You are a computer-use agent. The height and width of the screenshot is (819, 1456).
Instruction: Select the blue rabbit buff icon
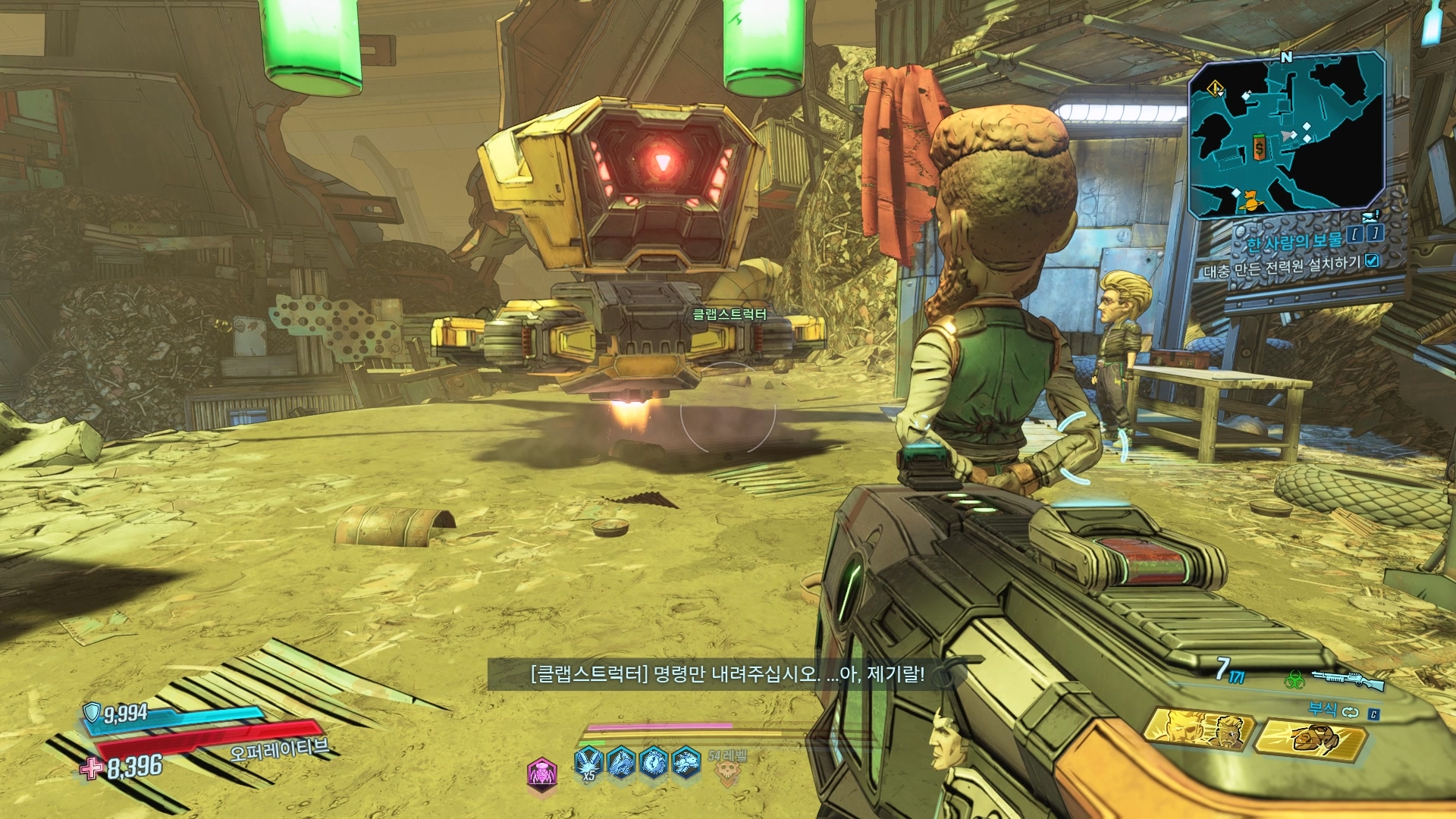tap(686, 761)
